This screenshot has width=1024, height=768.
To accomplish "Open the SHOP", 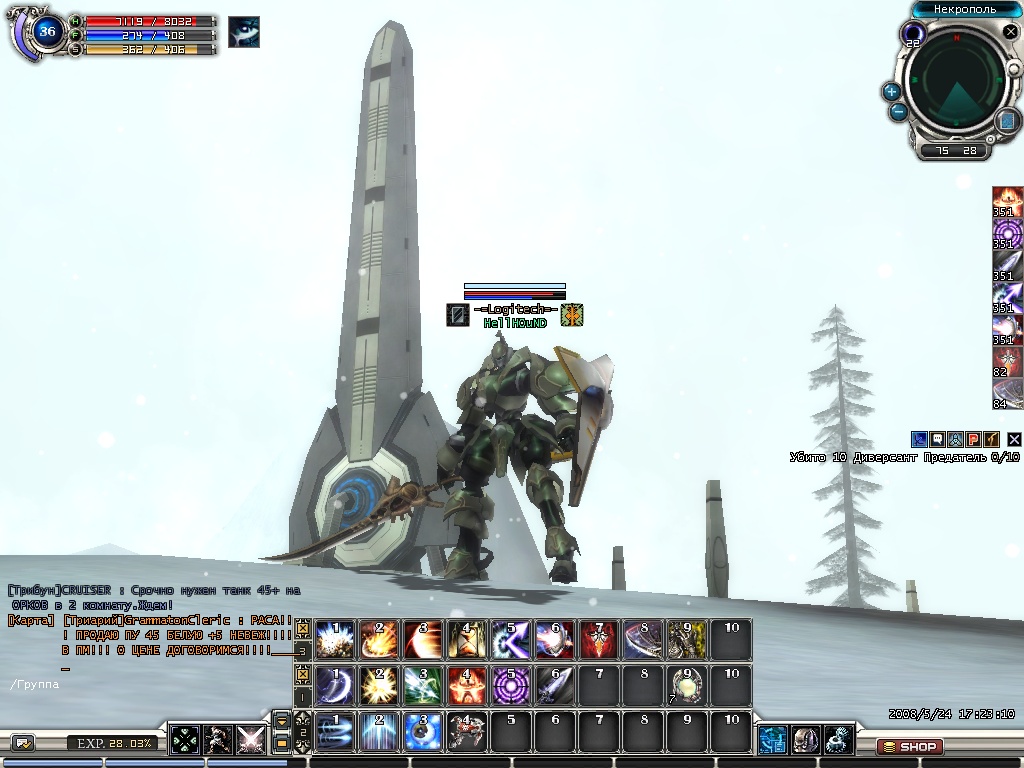I will [x=909, y=747].
